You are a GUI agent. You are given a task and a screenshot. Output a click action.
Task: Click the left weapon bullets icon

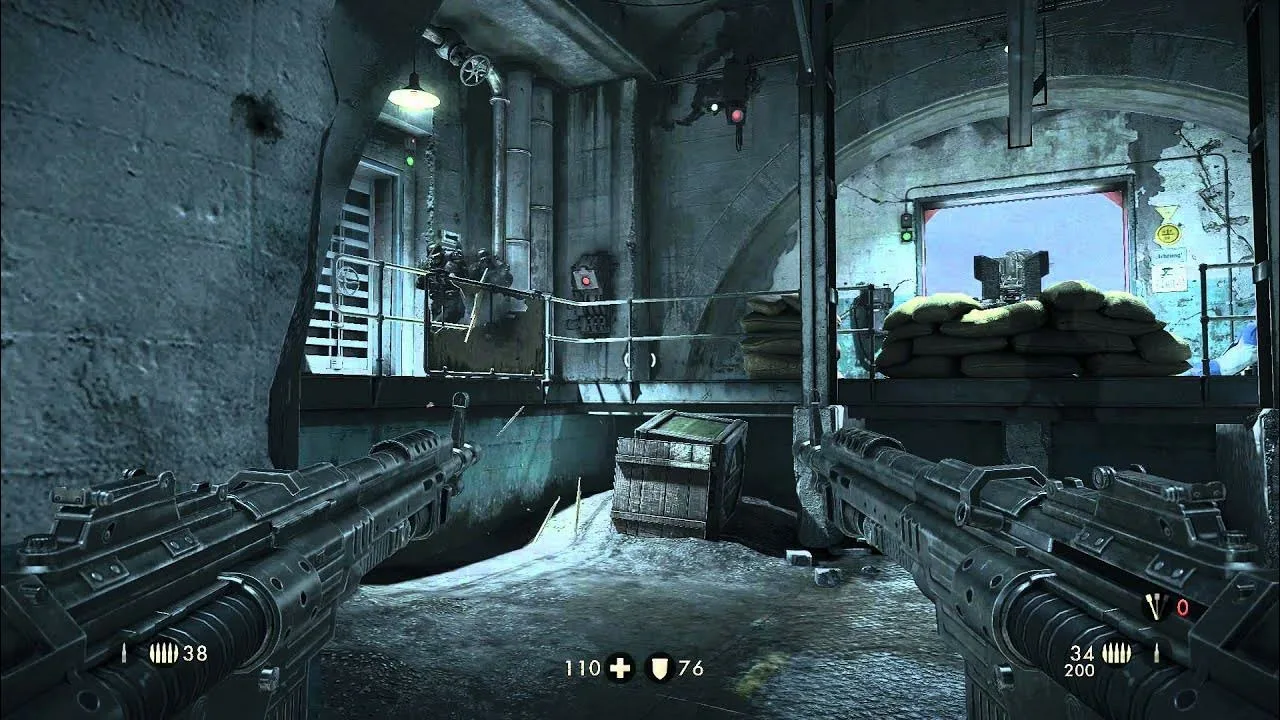point(164,653)
